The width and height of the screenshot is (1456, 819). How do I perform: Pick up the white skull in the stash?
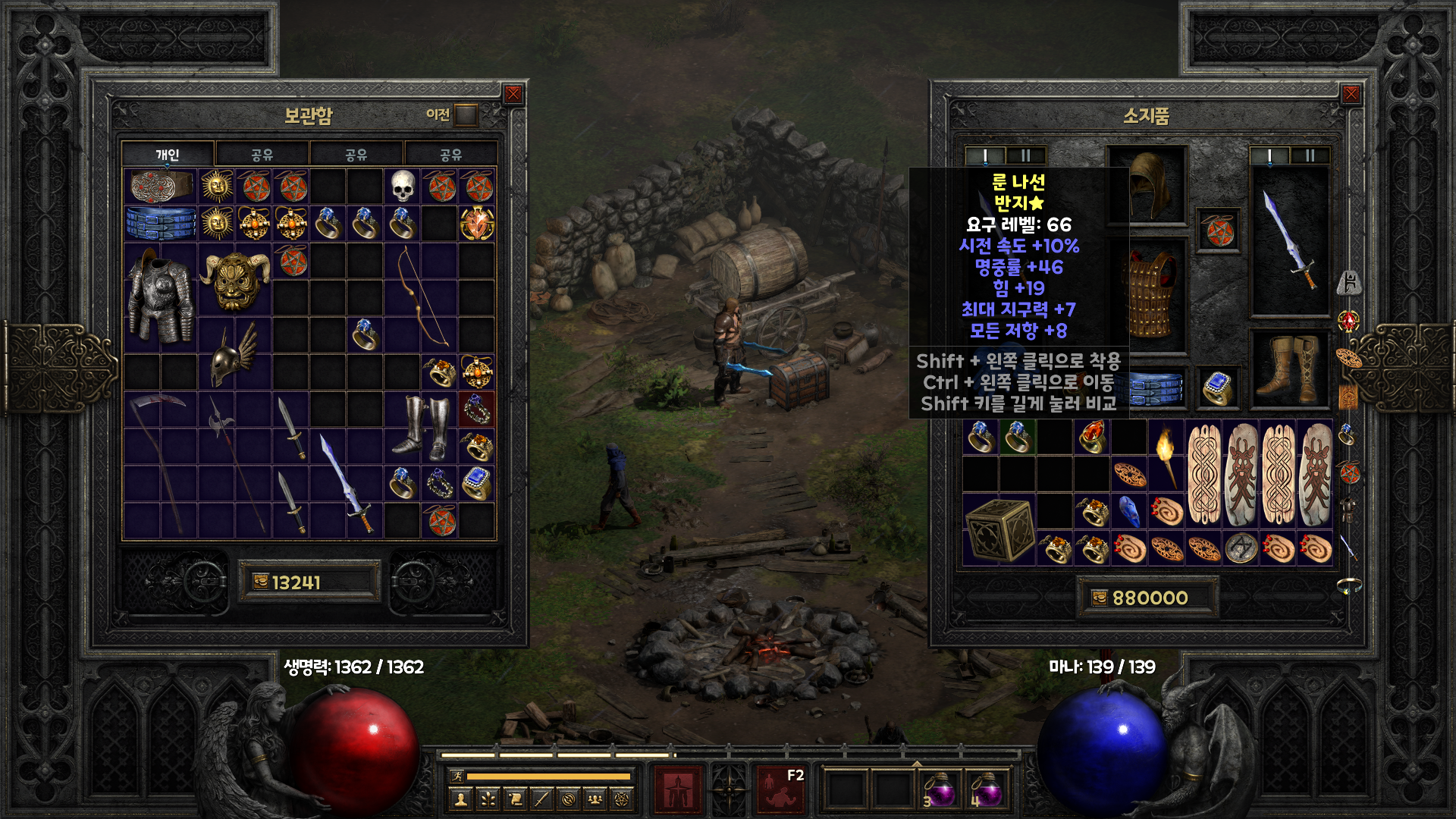click(403, 187)
